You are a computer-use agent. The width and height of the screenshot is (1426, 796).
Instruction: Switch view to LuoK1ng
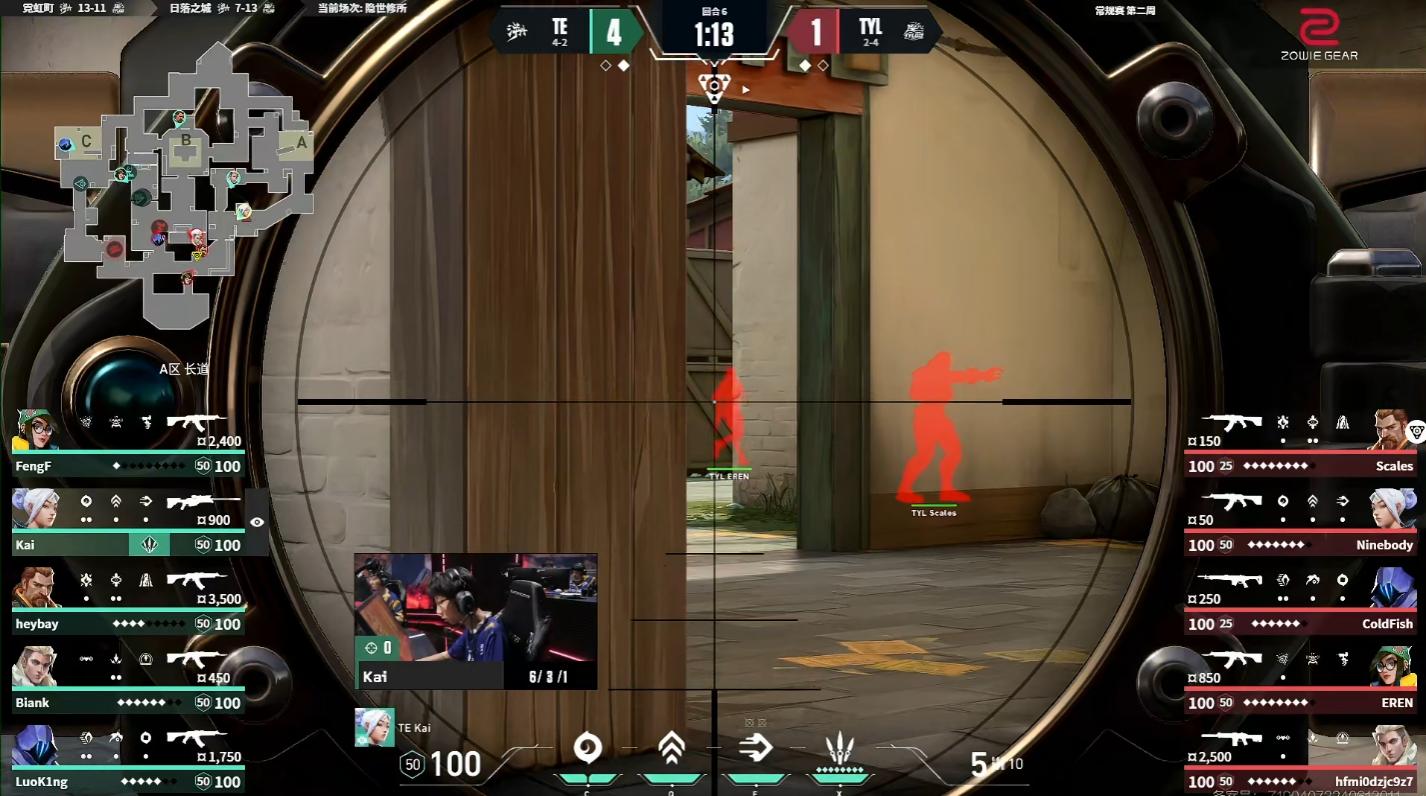[128, 759]
